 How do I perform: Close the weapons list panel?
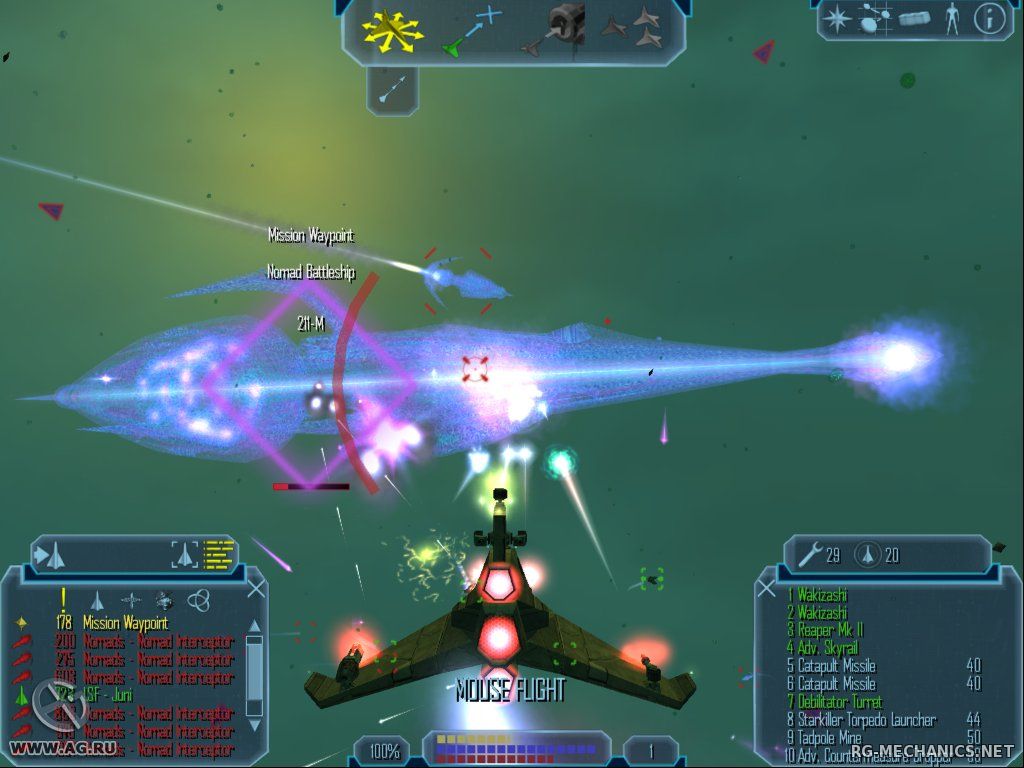[x=767, y=589]
